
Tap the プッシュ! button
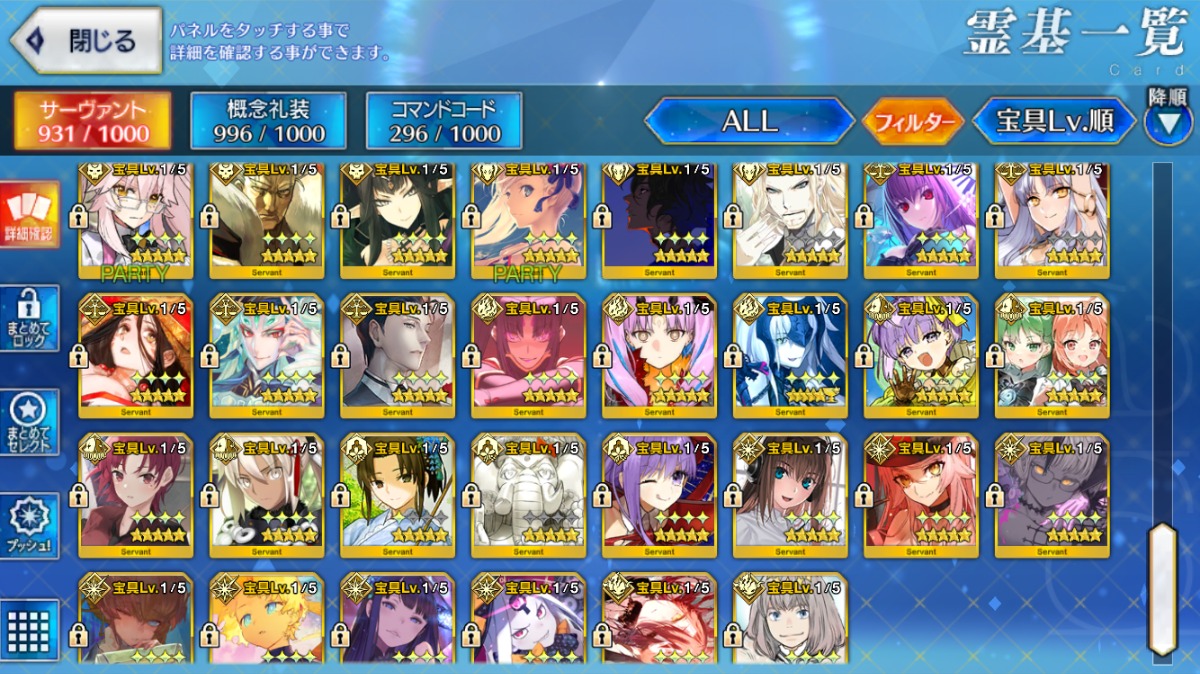(29, 525)
